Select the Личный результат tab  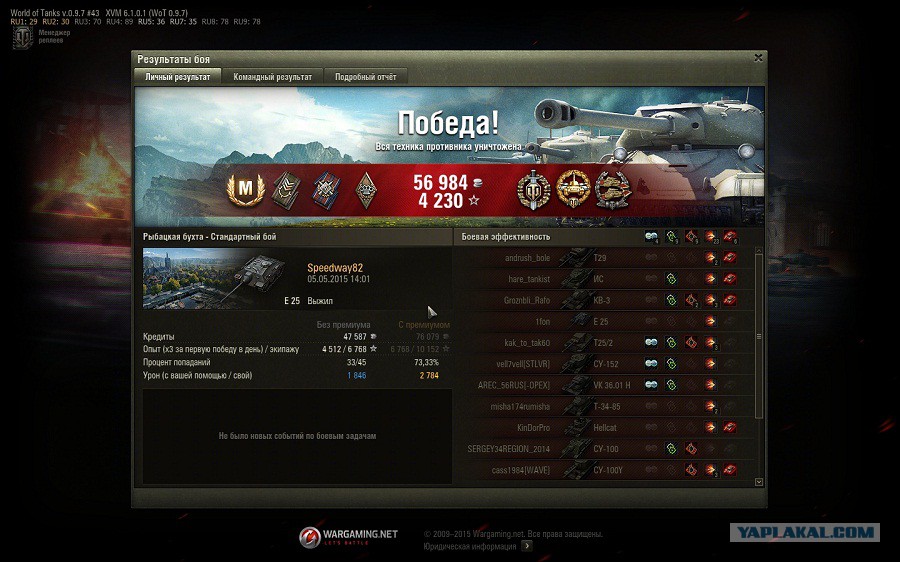click(177, 77)
